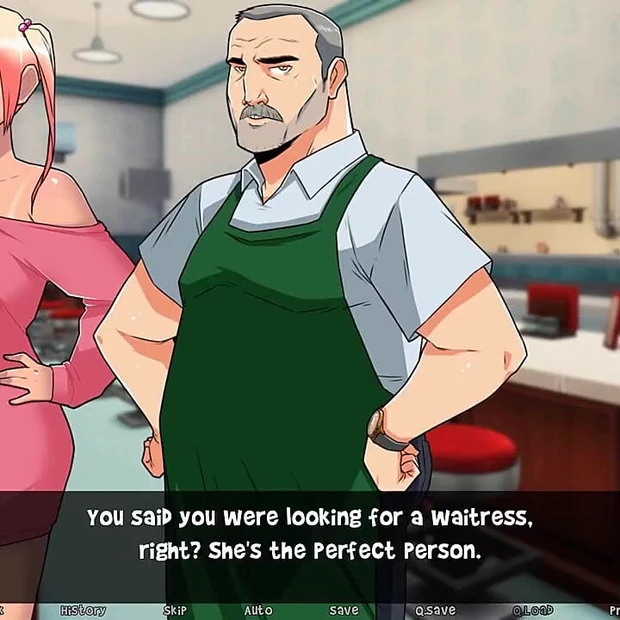
Task: Open the History log
Action: tap(83, 610)
